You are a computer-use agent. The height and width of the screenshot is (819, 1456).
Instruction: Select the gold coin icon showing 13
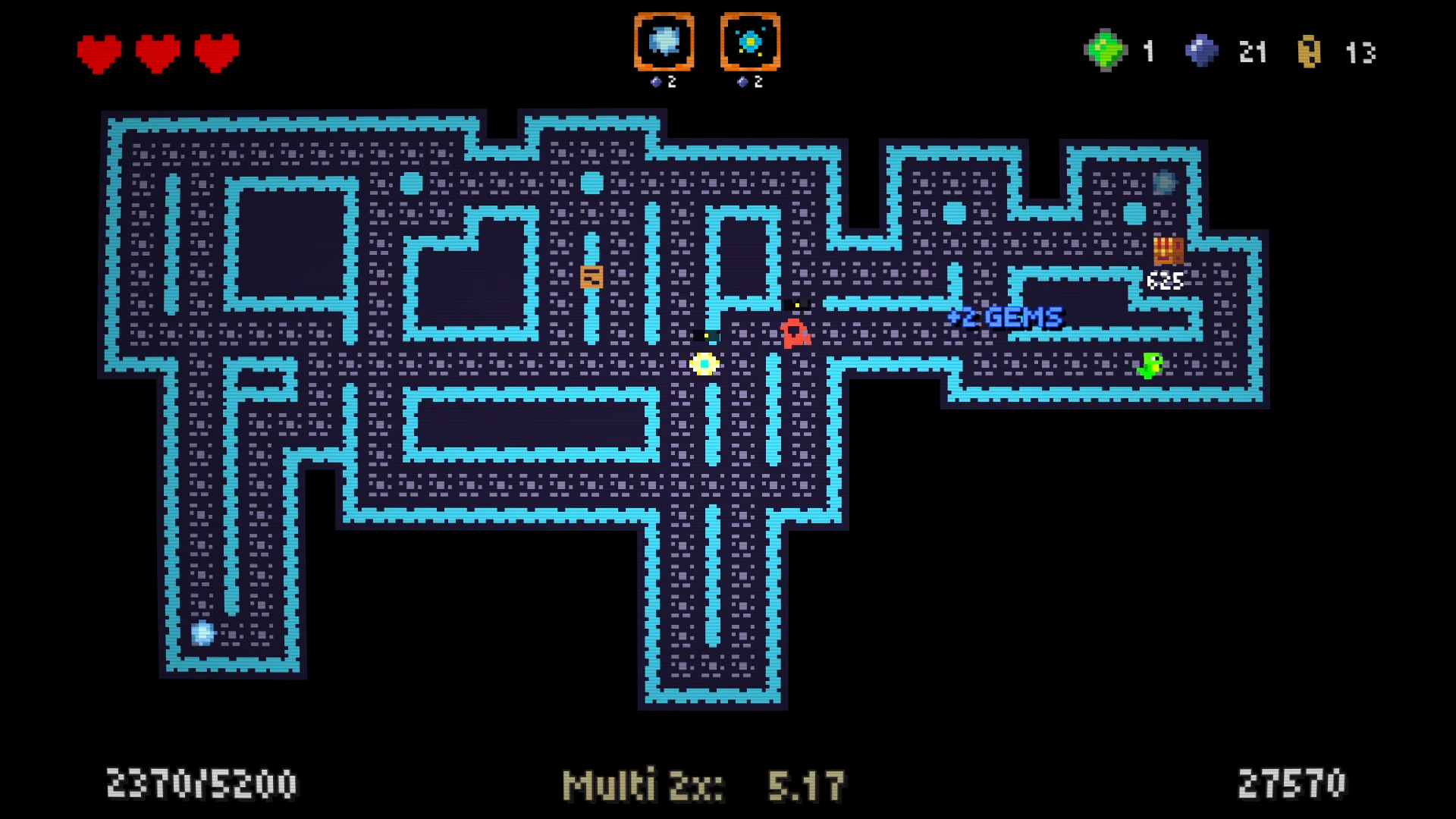[1310, 52]
